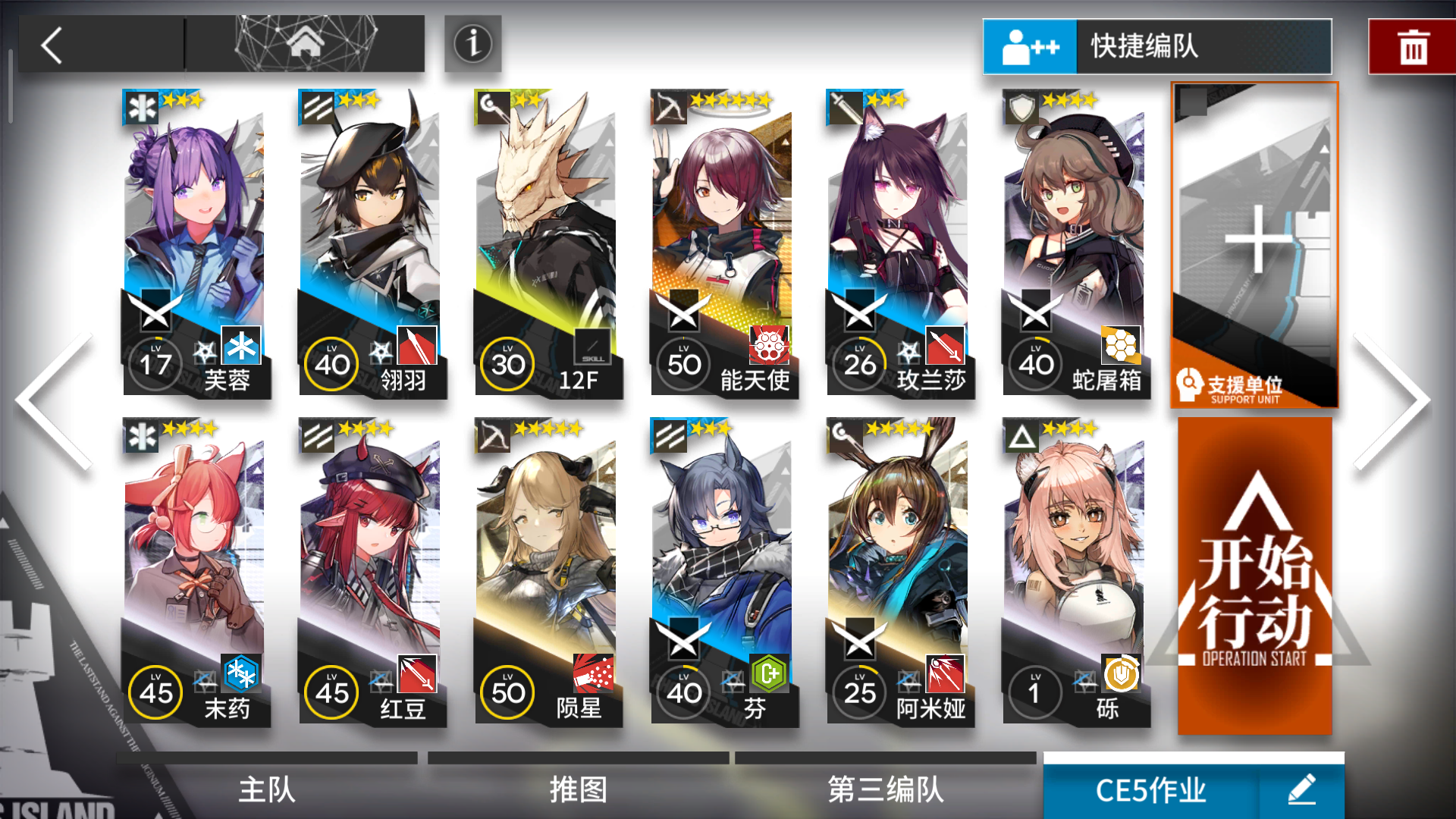
Task: Add a 支援单位 support unit
Action: (1255, 244)
